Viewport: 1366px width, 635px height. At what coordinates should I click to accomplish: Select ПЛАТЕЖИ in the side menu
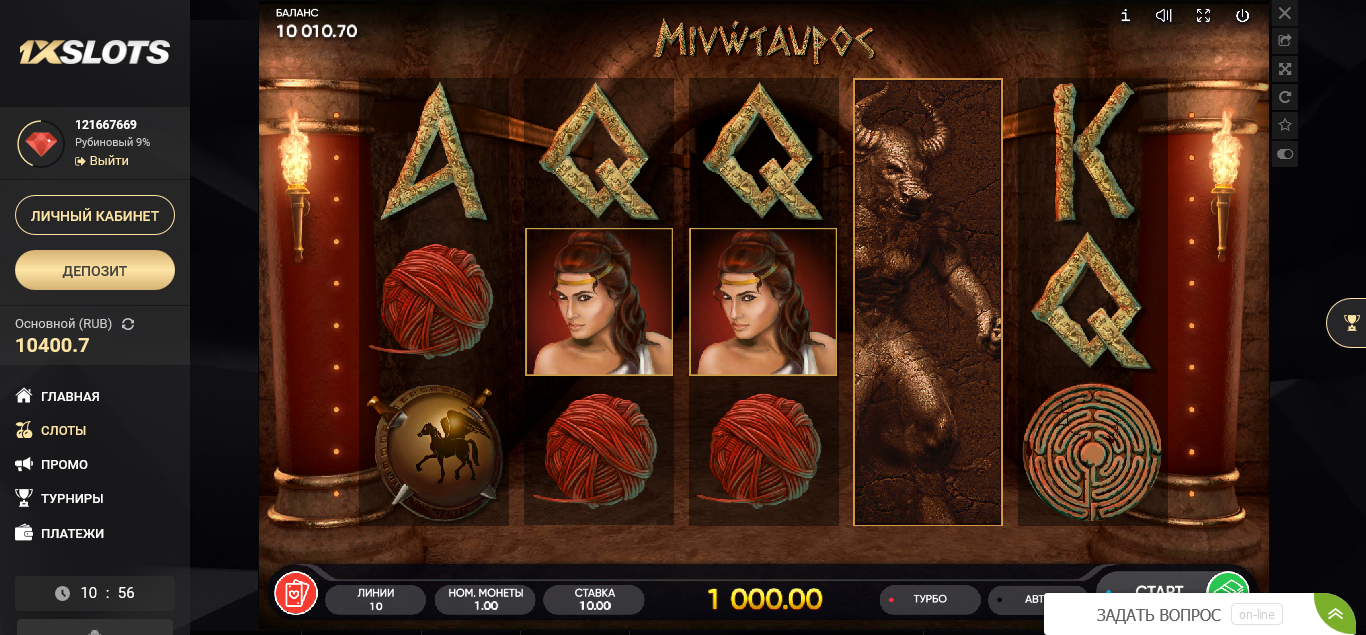pos(72,533)
